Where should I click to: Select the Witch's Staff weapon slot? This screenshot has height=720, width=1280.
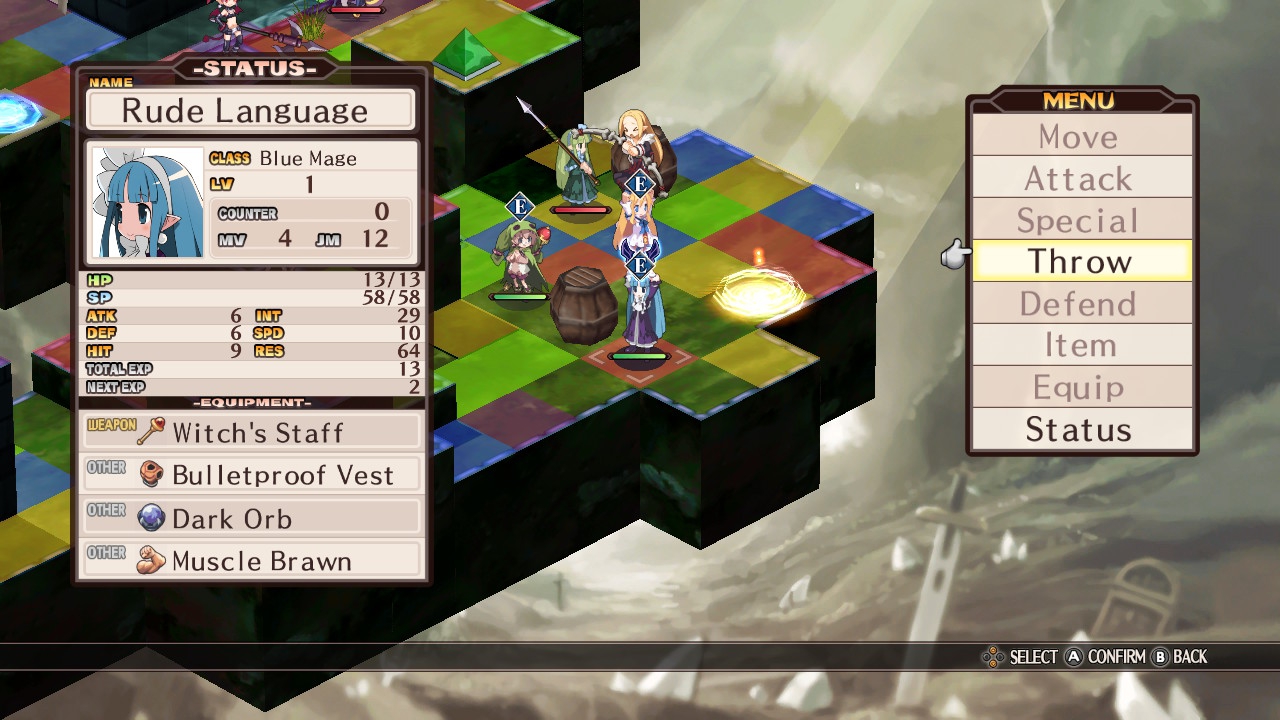252,432
